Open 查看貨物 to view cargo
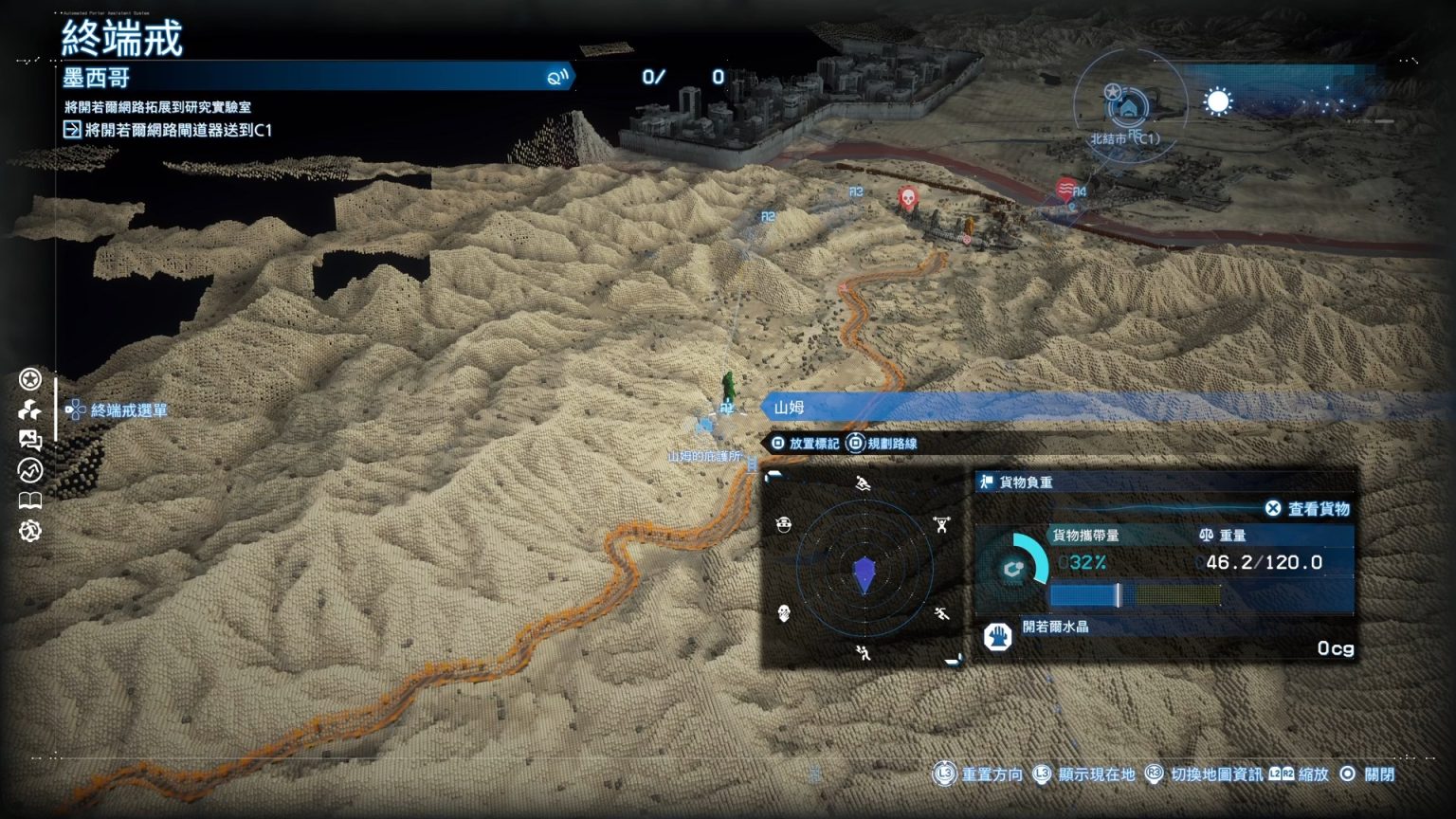1456x819 pixels. click(1308, 509)
